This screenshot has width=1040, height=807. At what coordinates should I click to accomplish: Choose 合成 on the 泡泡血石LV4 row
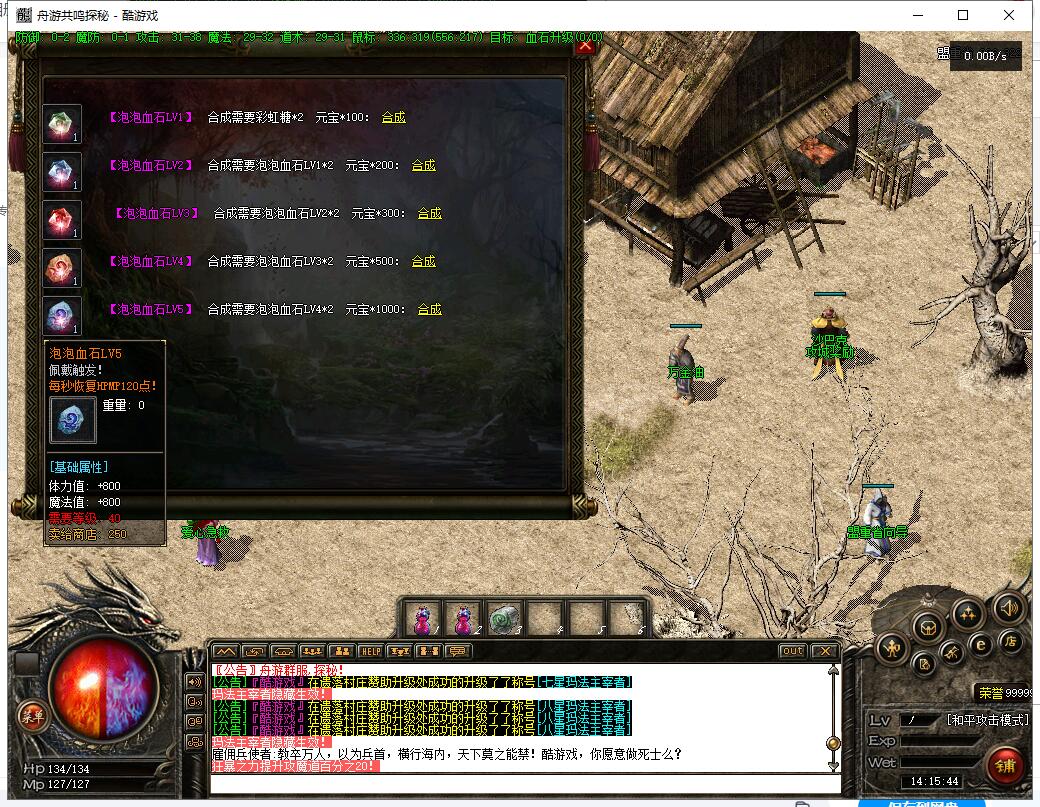[424, 261]
